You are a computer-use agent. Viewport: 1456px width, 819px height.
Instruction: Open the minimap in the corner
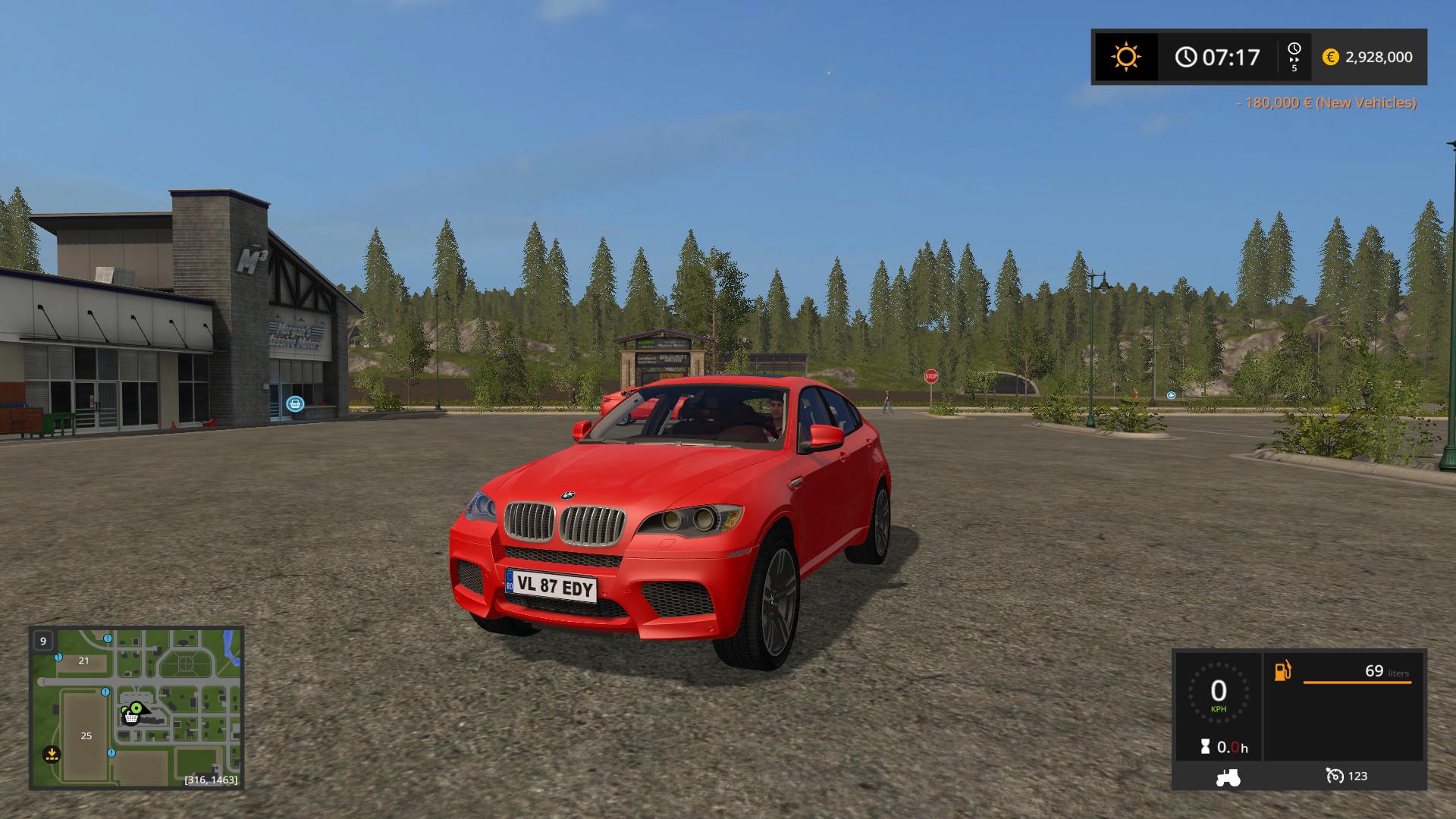pyautogui.click(x=136, y=707)
